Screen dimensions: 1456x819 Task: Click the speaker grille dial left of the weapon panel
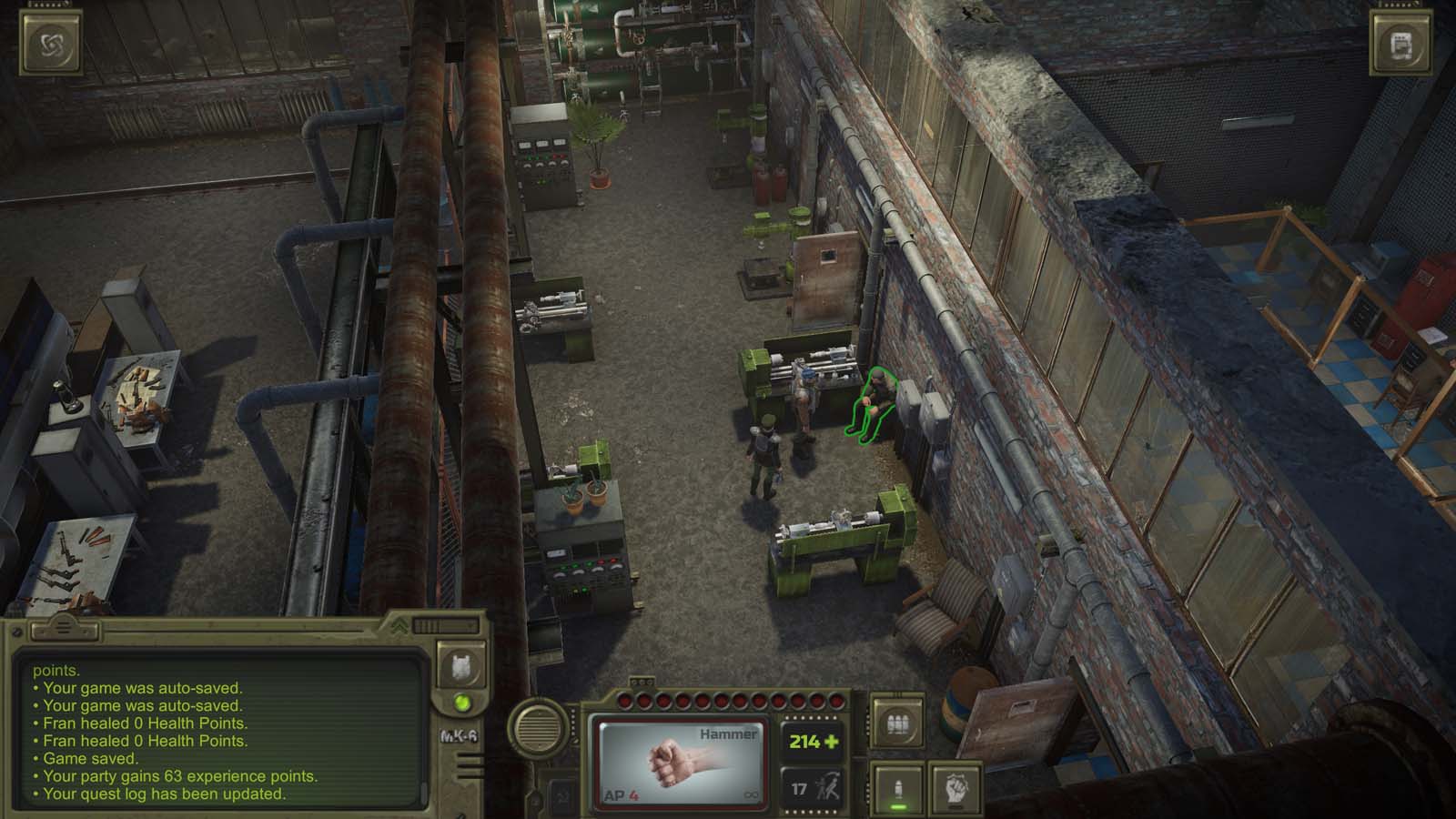pos(539,728)
